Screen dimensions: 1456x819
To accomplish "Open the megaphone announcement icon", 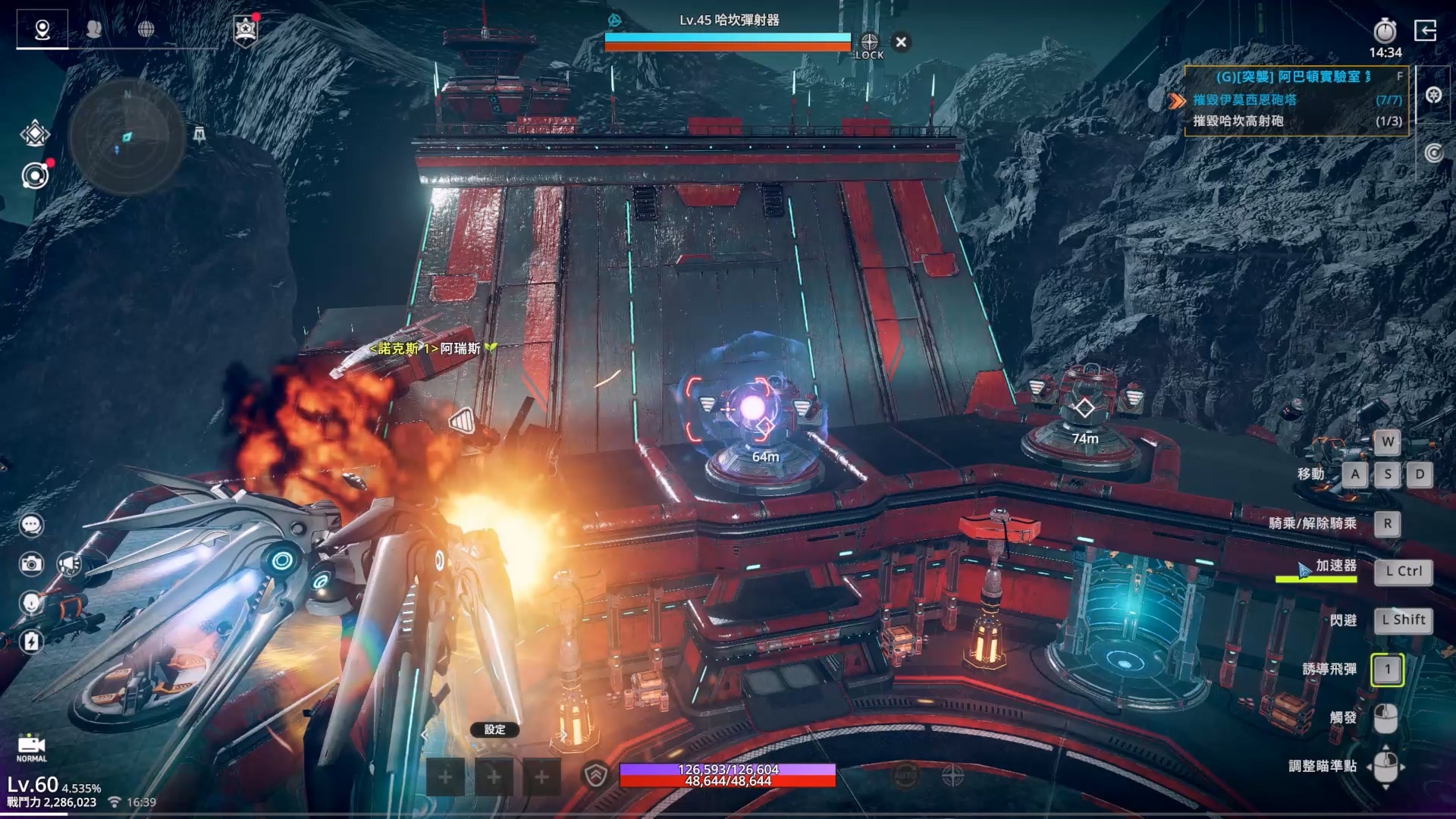I will [x=70, y=563].
